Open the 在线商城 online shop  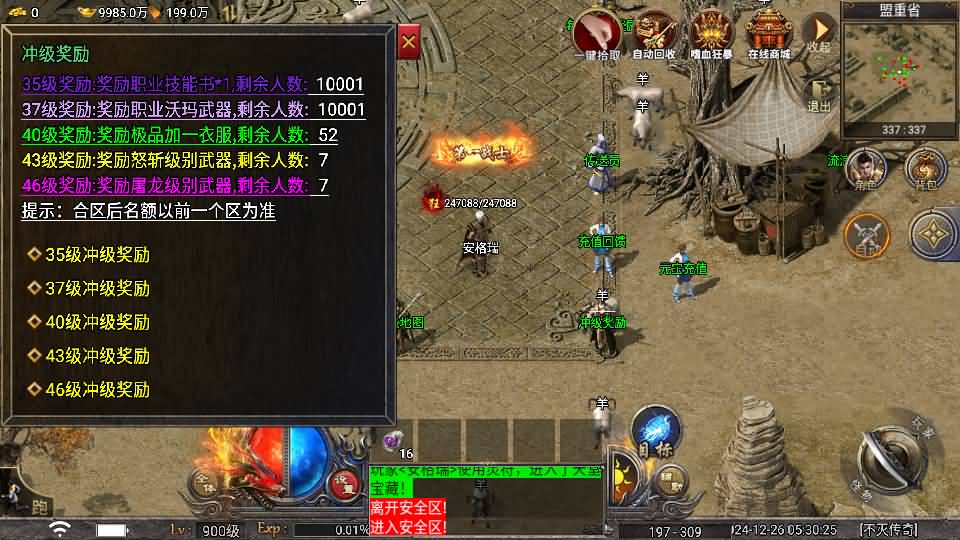point(769,34)
